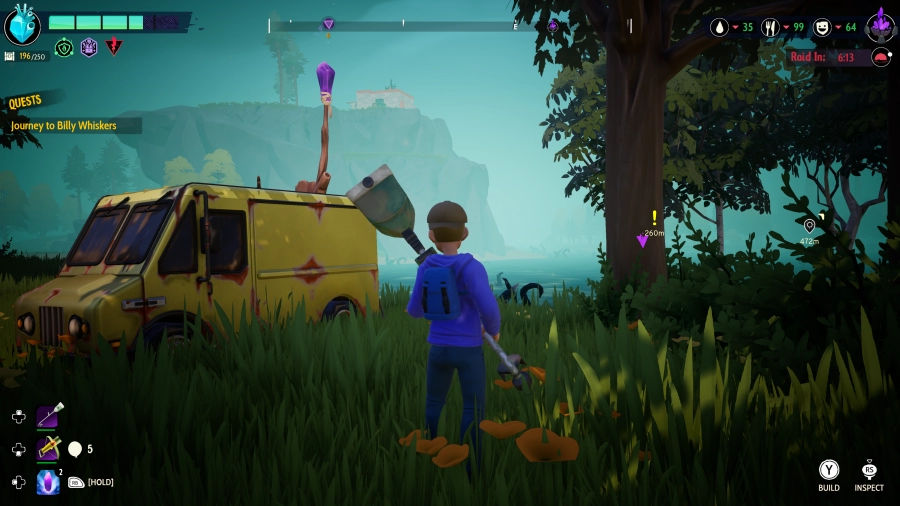Click the purple marker on the compass bar
This screenshot has width=900, height=506.
click(x=329, y=24)
